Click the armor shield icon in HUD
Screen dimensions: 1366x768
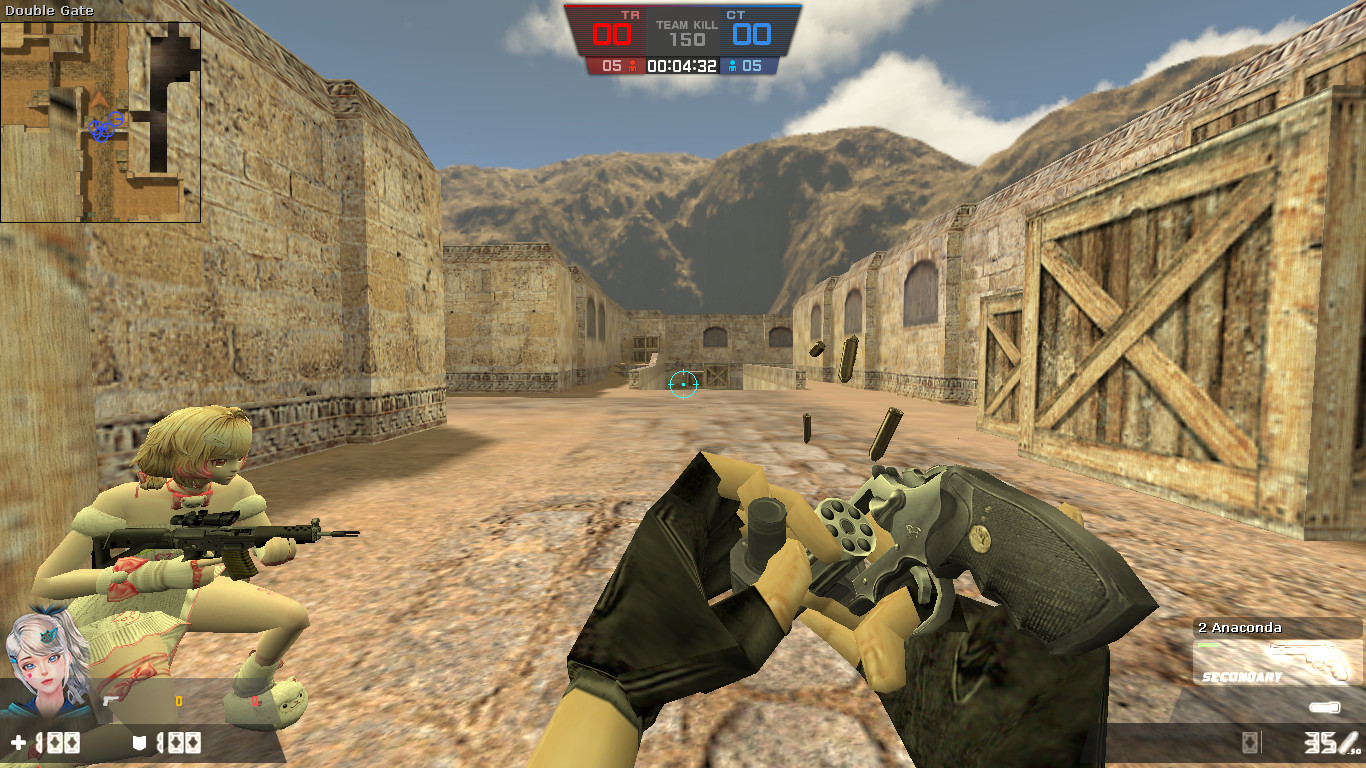coord(139,742)
